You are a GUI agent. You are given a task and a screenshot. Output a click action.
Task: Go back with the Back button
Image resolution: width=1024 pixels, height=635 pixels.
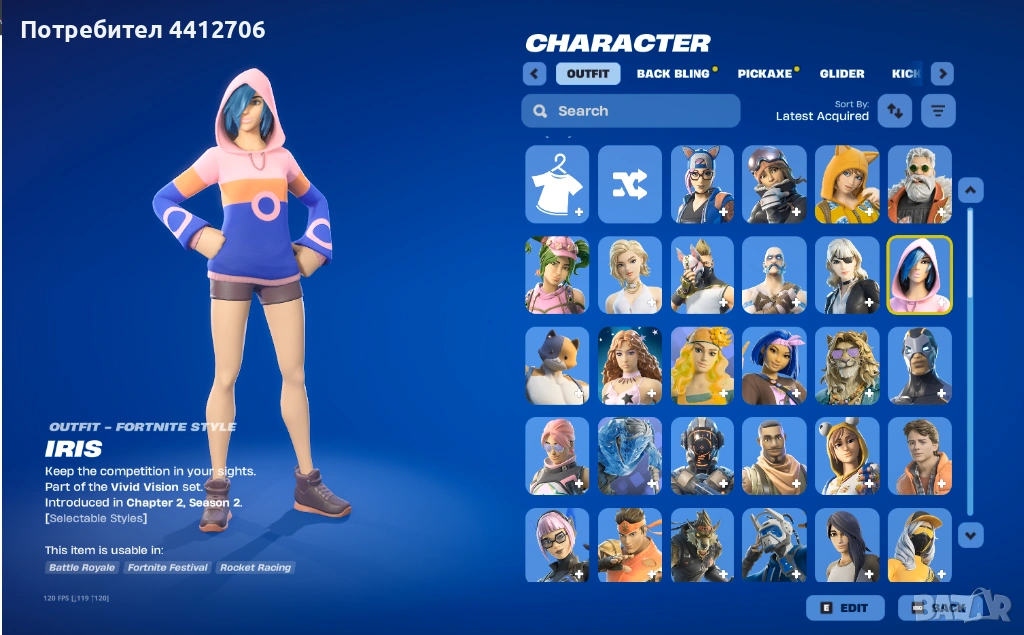pos(938,607)
